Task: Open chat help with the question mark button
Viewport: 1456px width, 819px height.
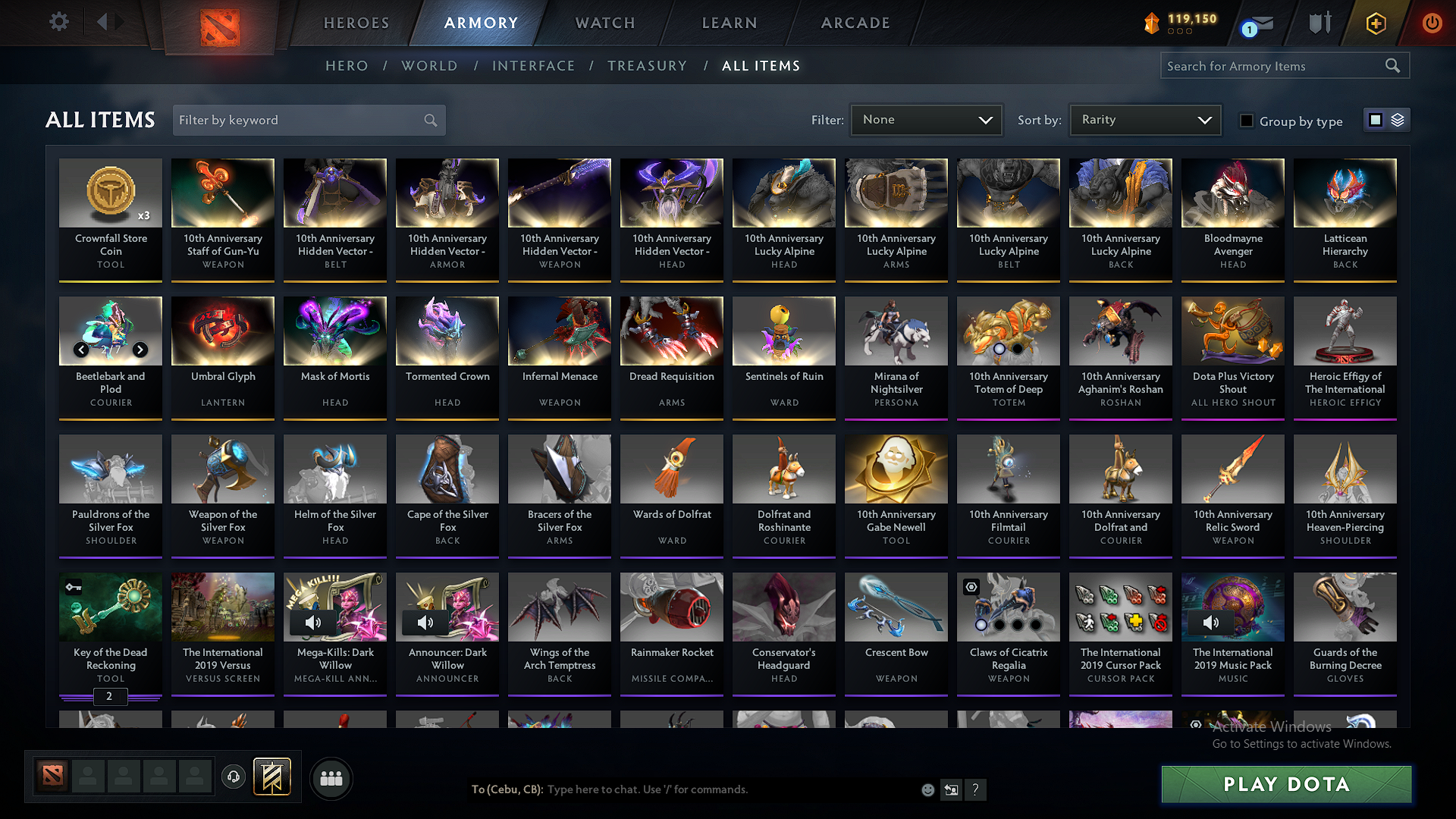Action: (x=976, y=789)
